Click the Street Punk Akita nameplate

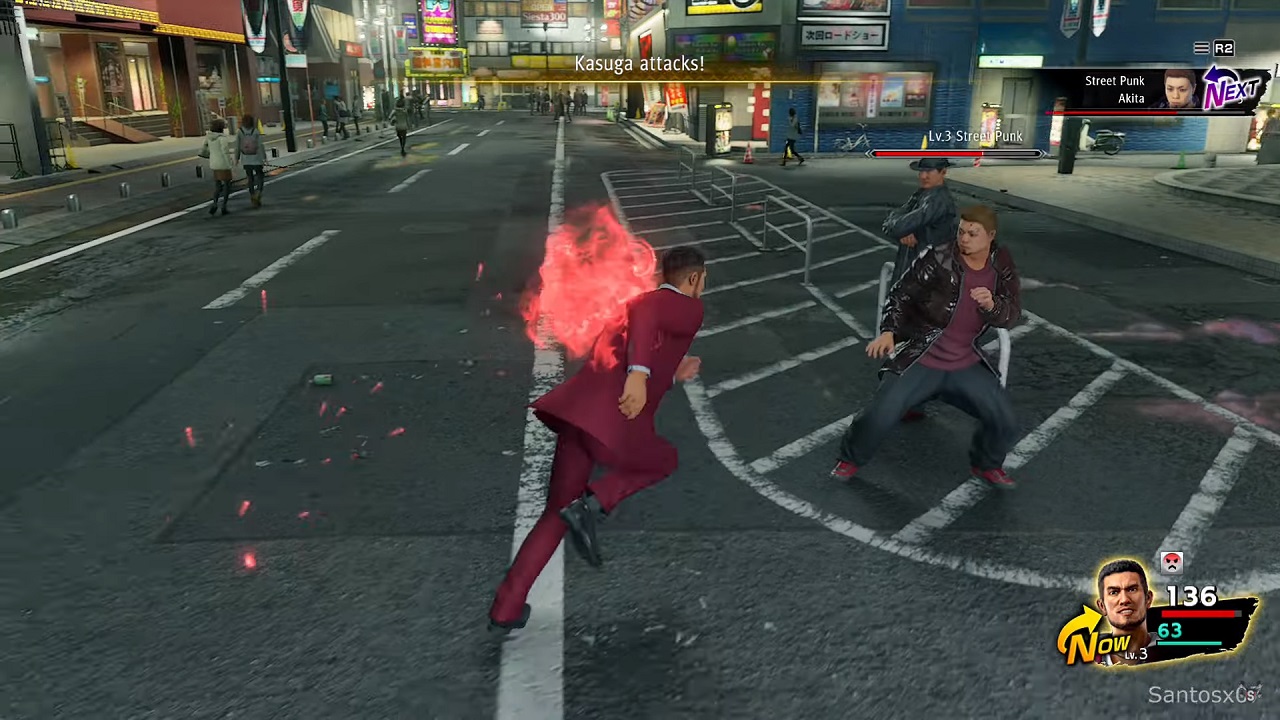click(1114, 89)
